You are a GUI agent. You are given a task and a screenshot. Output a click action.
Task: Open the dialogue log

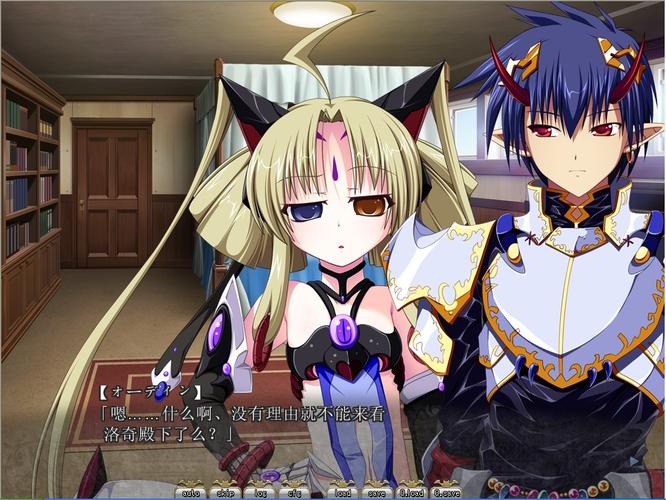[262, 491]
